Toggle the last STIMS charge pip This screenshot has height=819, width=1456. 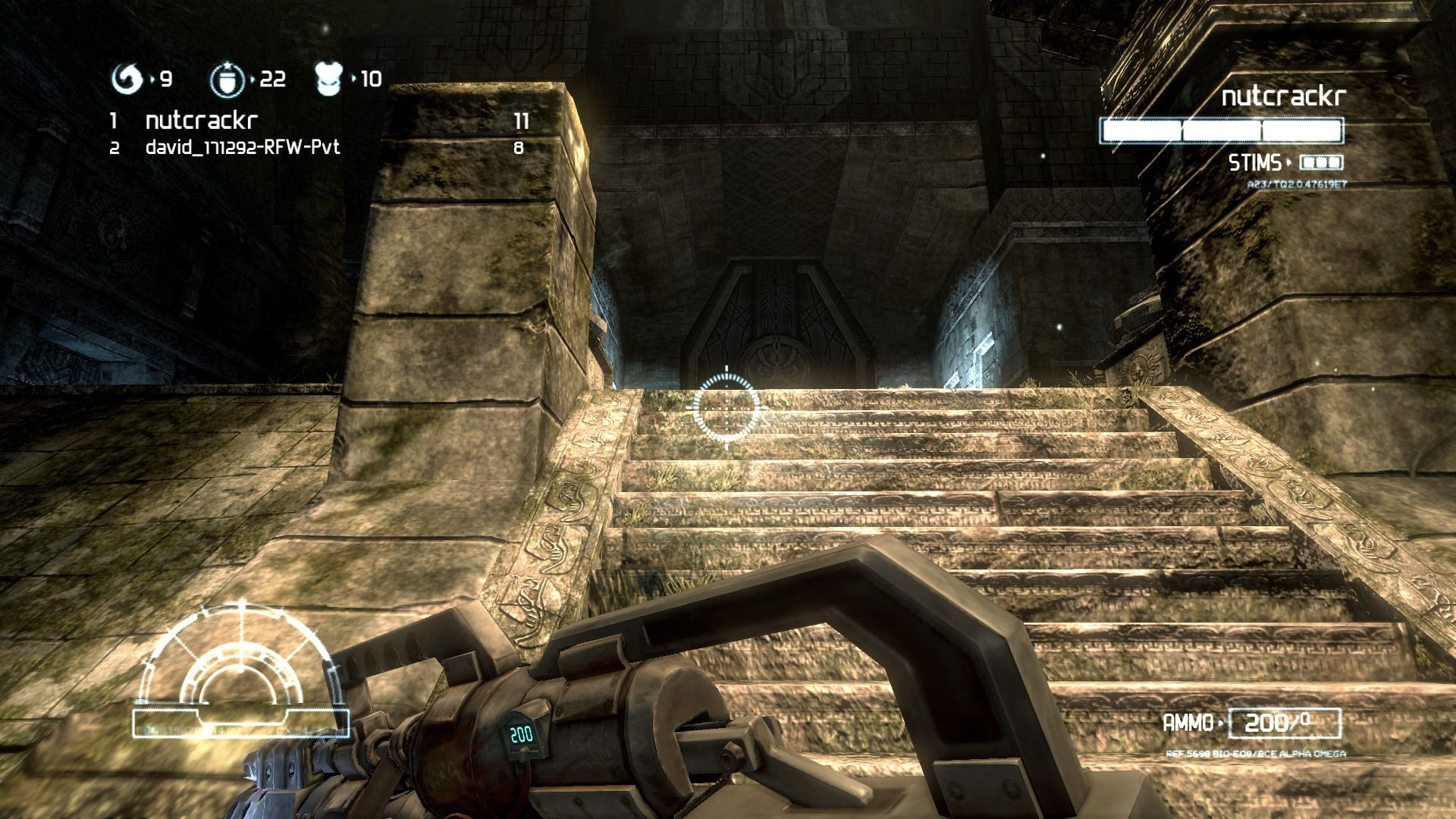pos(1335,162)
